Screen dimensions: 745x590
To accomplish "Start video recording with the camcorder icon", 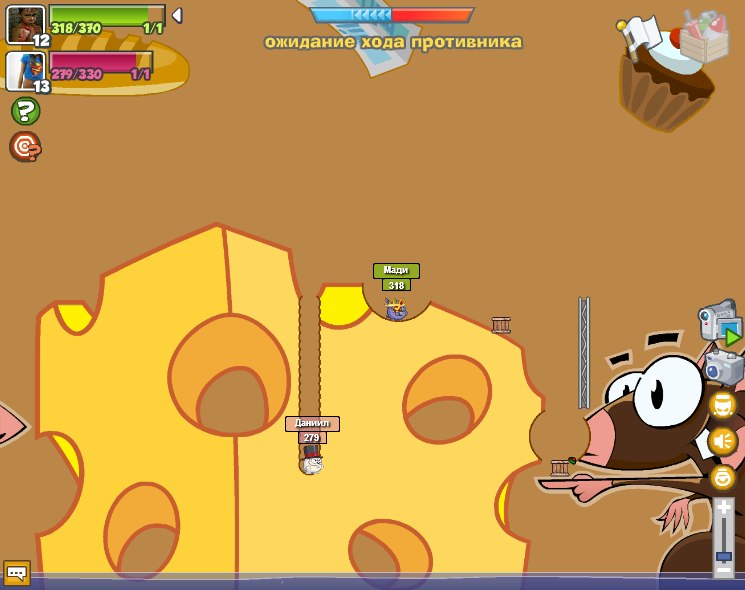I will [719, 325].
